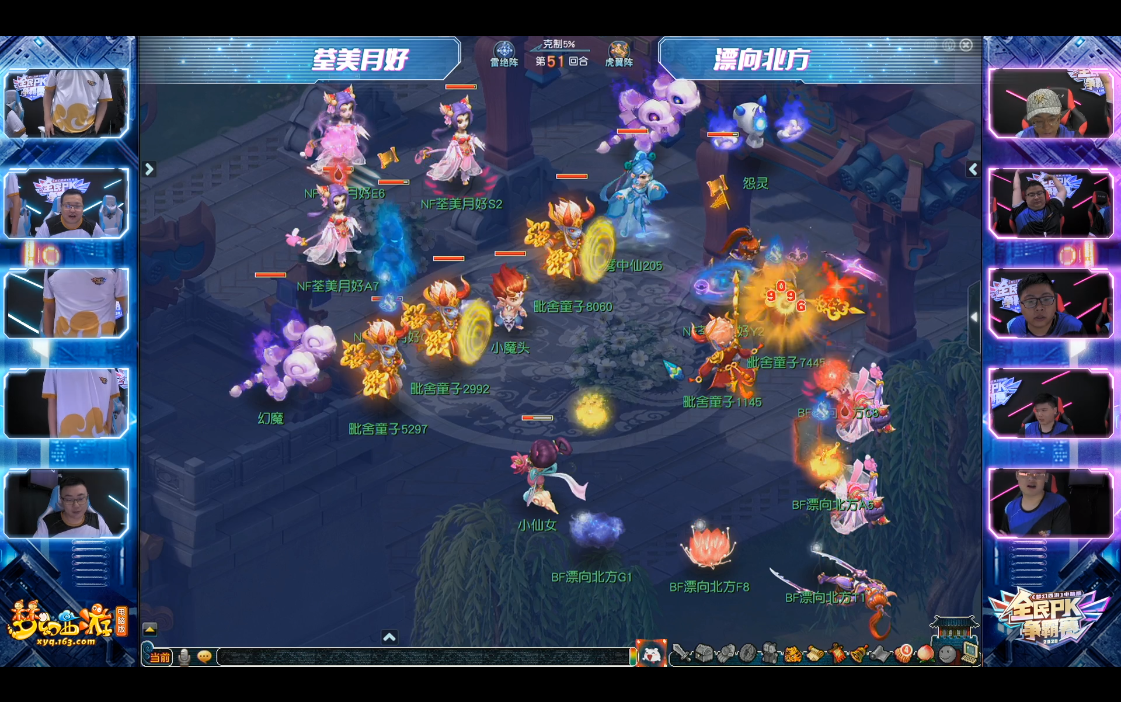Open the pet paw icon beside chat
This screenshot has width=1121, height=702.
[651, 654]
